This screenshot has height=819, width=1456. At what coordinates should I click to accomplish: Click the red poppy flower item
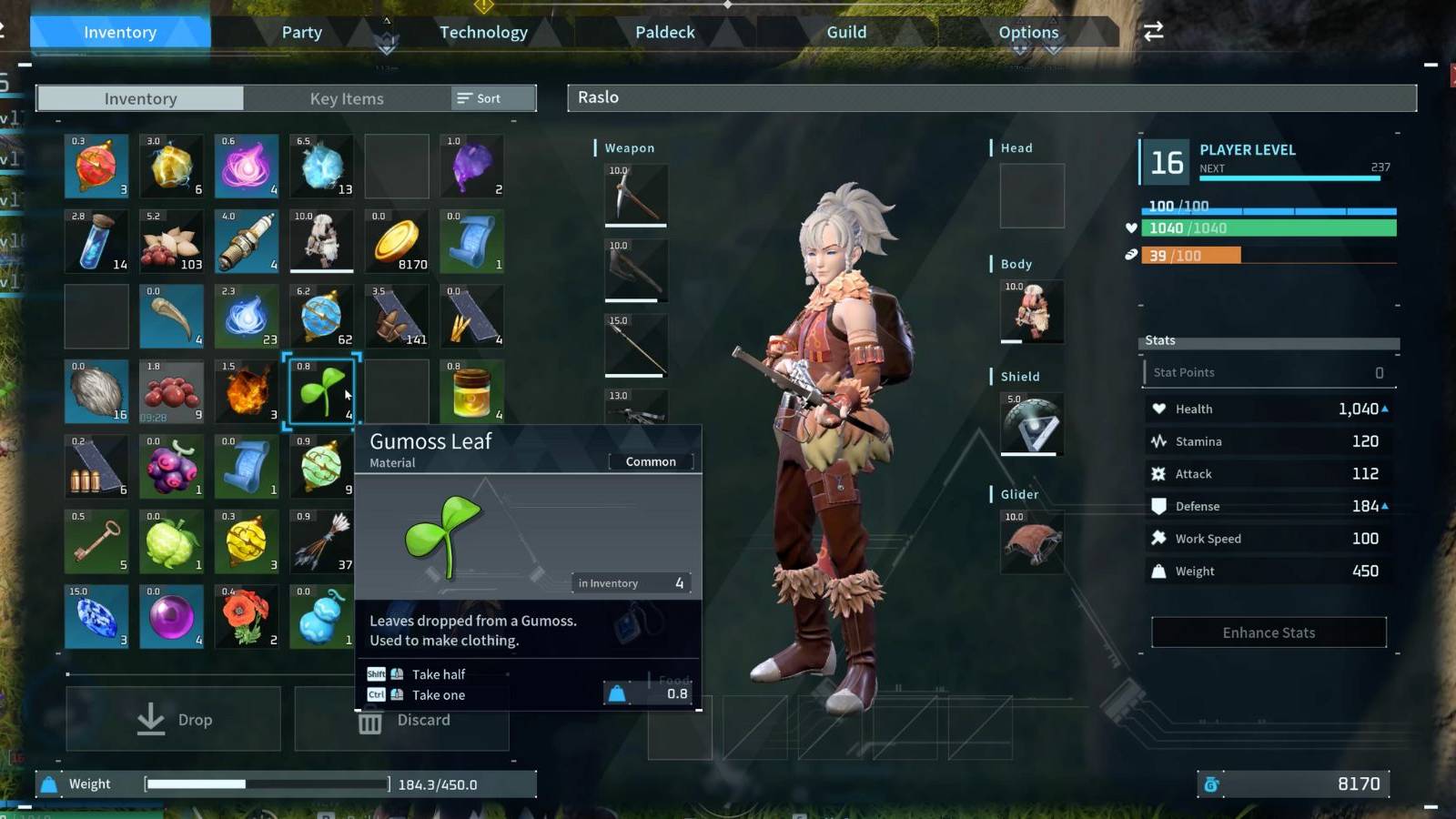246,616
